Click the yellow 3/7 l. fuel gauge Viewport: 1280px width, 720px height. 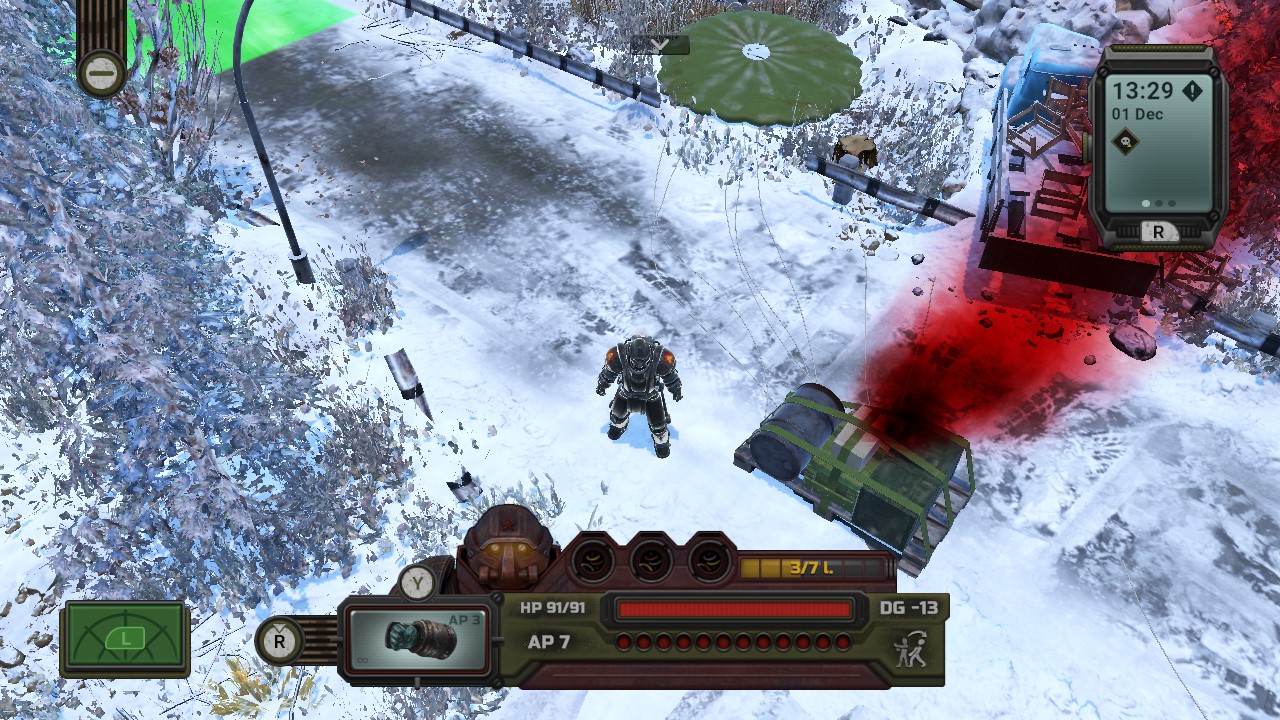[811, 567]
